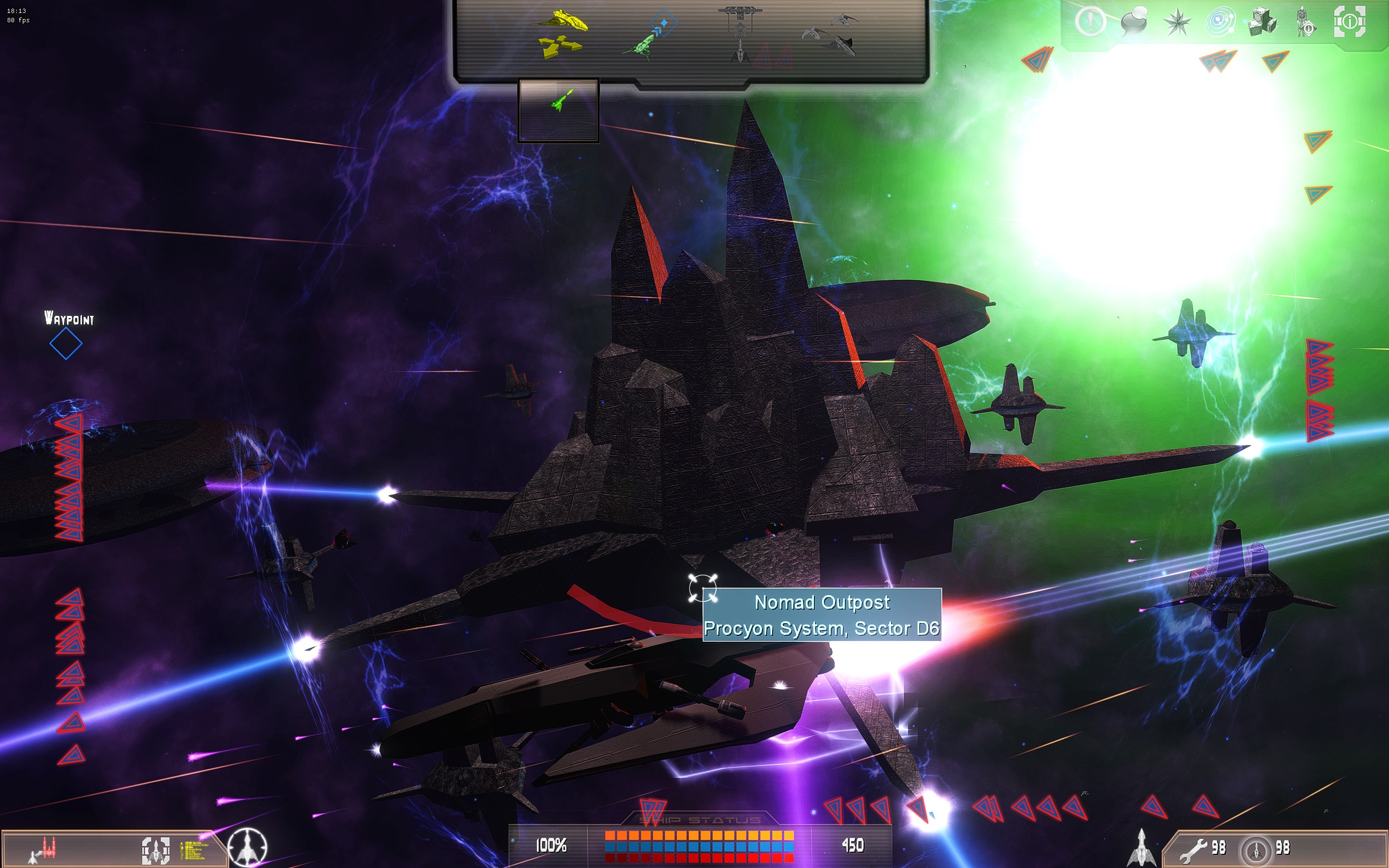Open the mission log exclamation icon
1389x868 pixels.
pos(1089,22)
